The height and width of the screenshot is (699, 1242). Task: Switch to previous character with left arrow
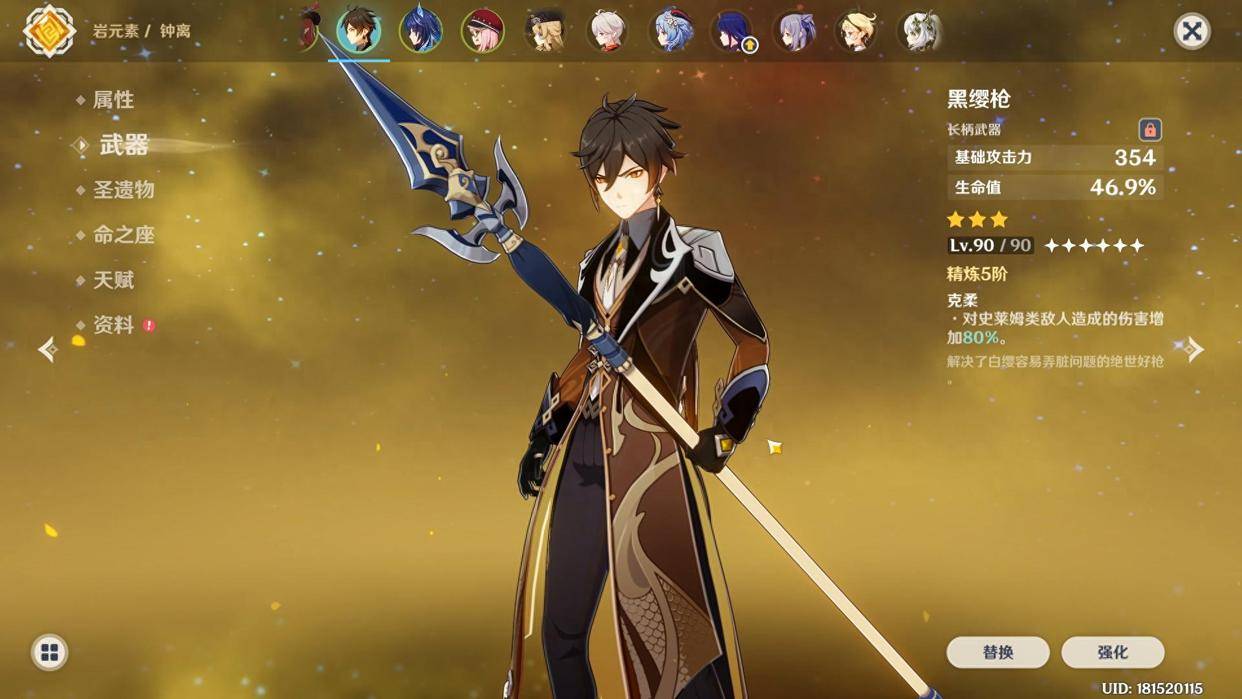[x=47, y=349]
